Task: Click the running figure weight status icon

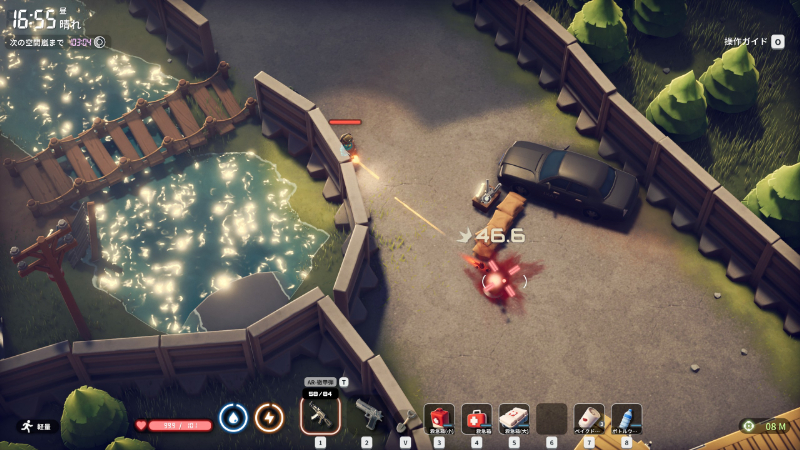Action: 24,425
